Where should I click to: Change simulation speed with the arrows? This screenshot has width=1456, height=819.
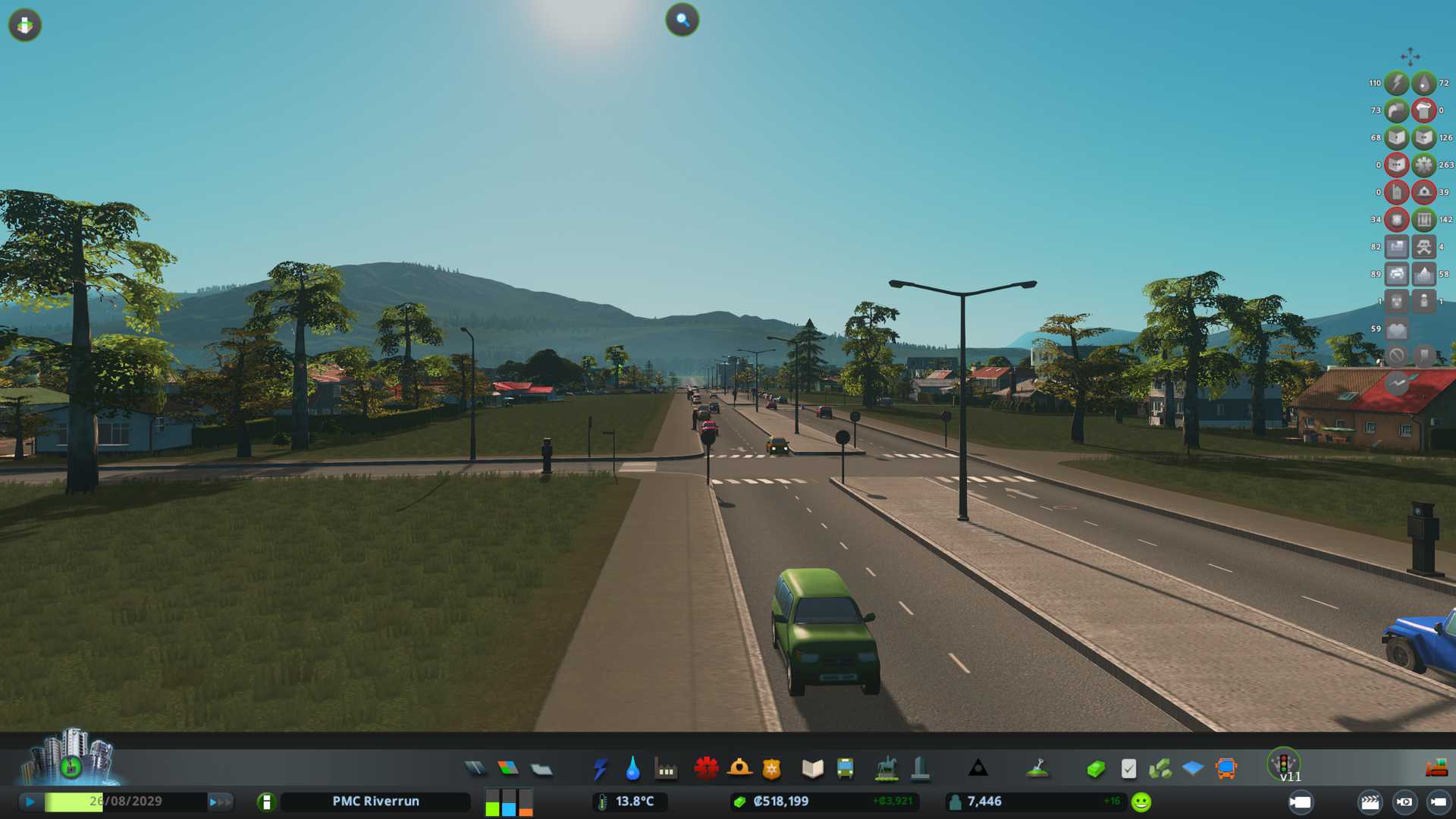pyautogui.click(x=221, y=802)
